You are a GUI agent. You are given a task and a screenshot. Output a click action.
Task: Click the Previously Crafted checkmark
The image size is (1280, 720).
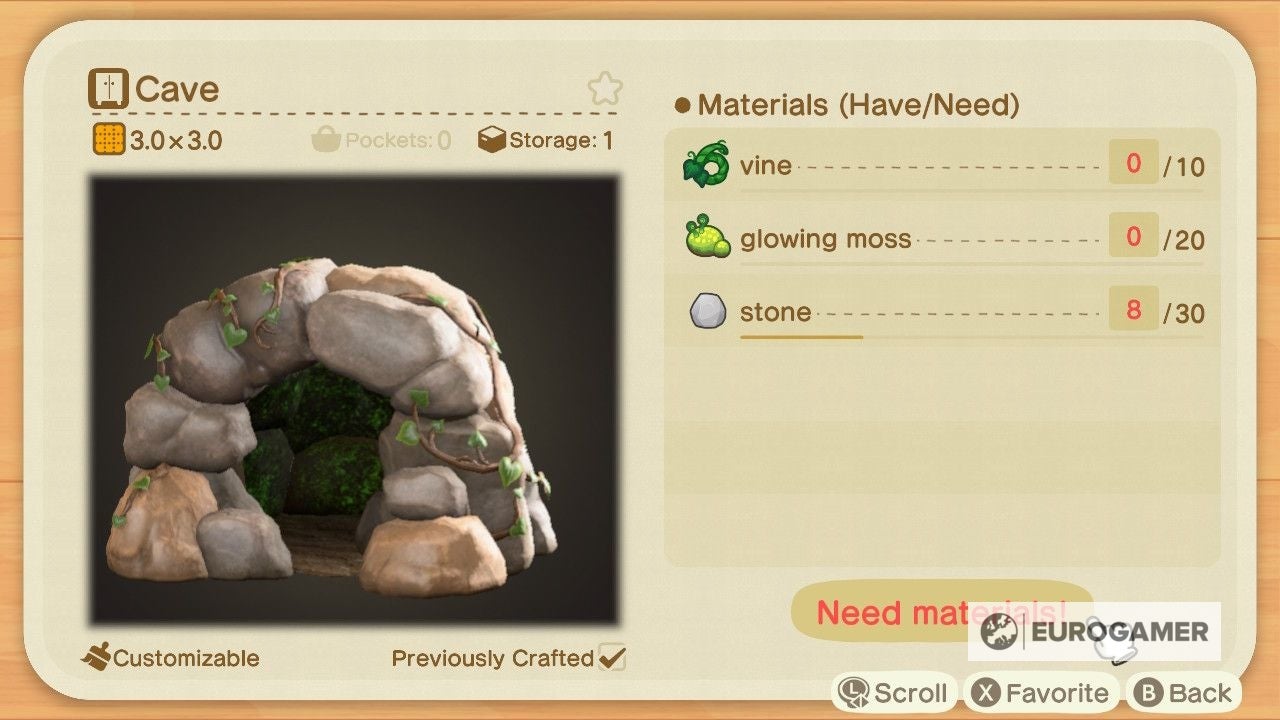(x=614, y=658)
